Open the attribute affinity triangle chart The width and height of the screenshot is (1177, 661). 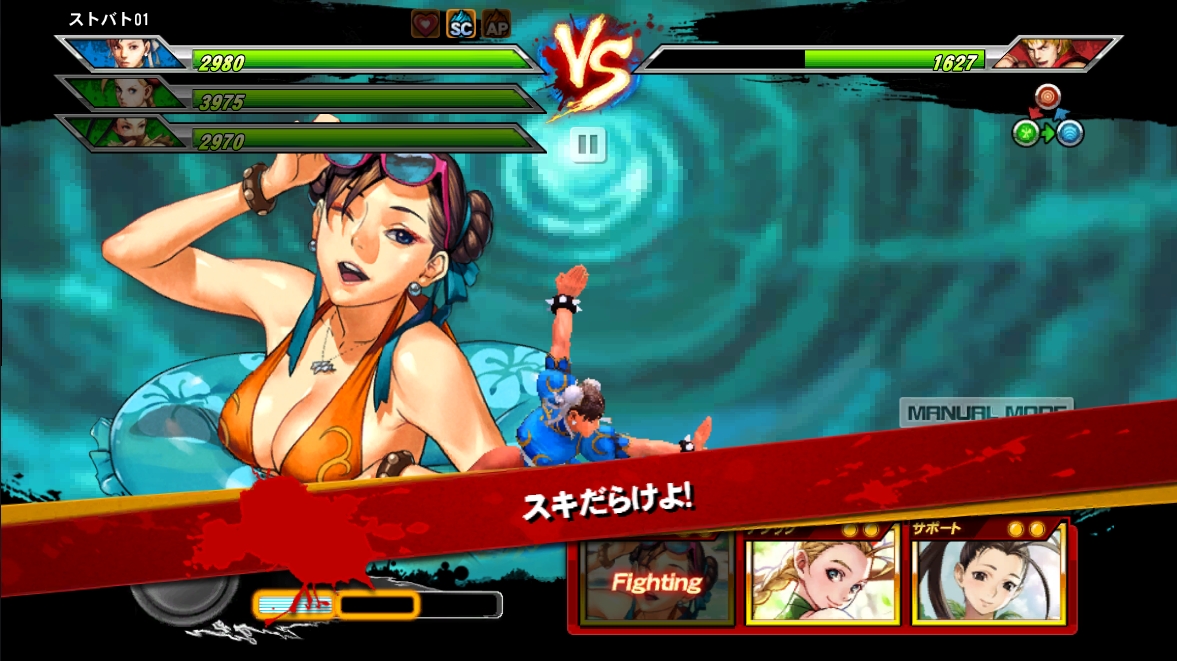pos(1047,117)
